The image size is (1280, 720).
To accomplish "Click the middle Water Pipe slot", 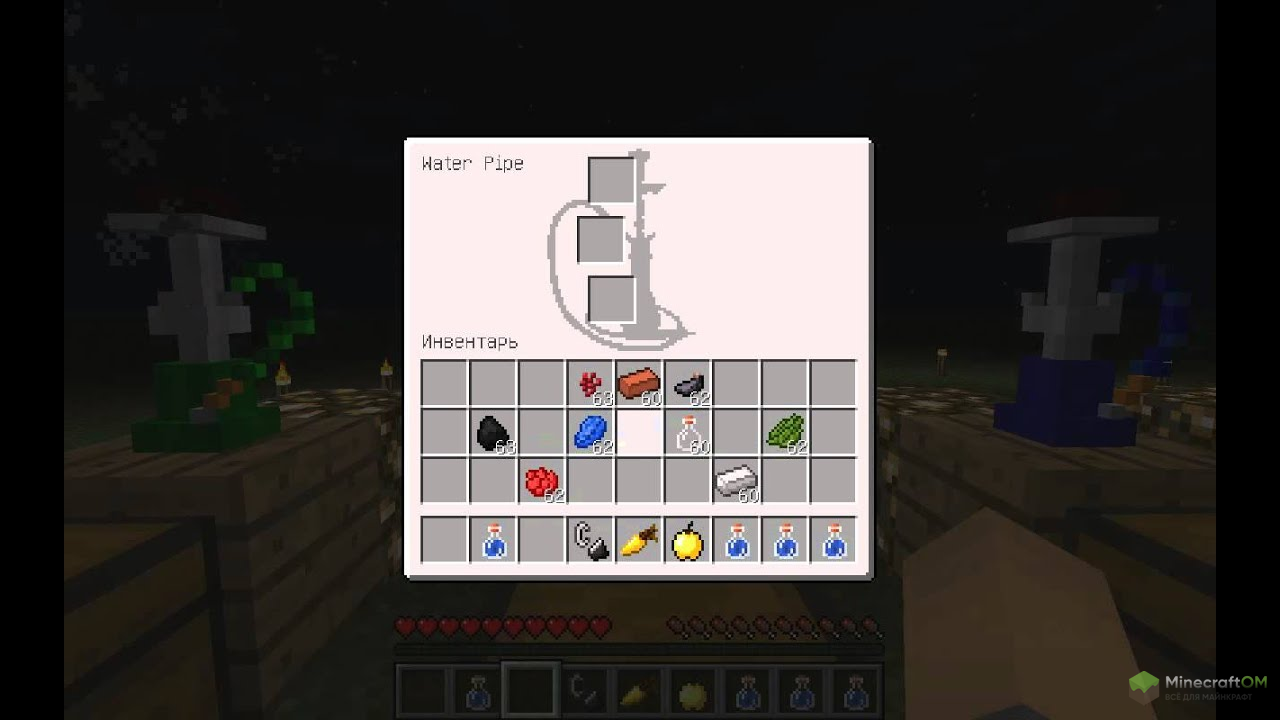I will [601, 240].
